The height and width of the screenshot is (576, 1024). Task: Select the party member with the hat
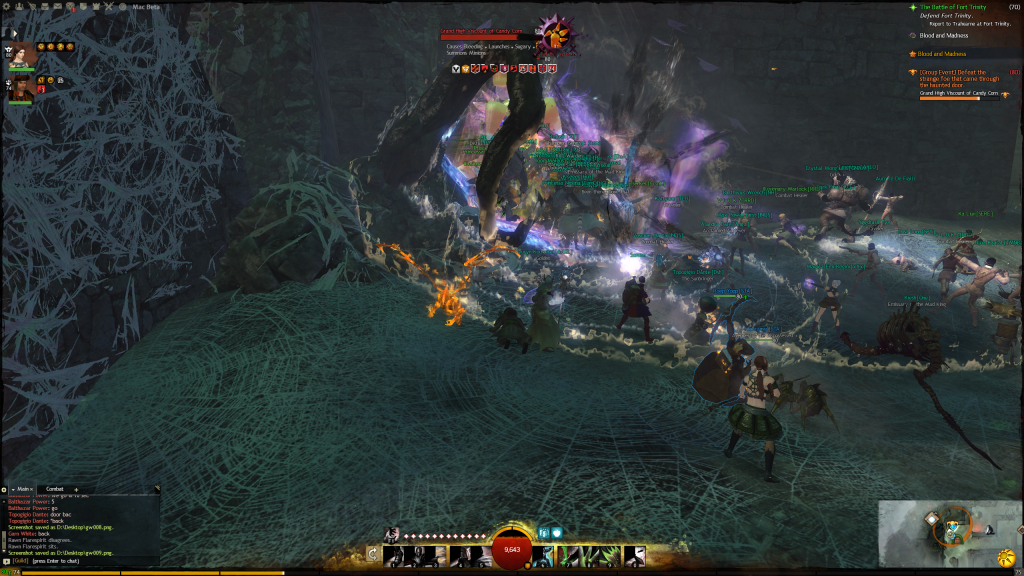point(21,89)
